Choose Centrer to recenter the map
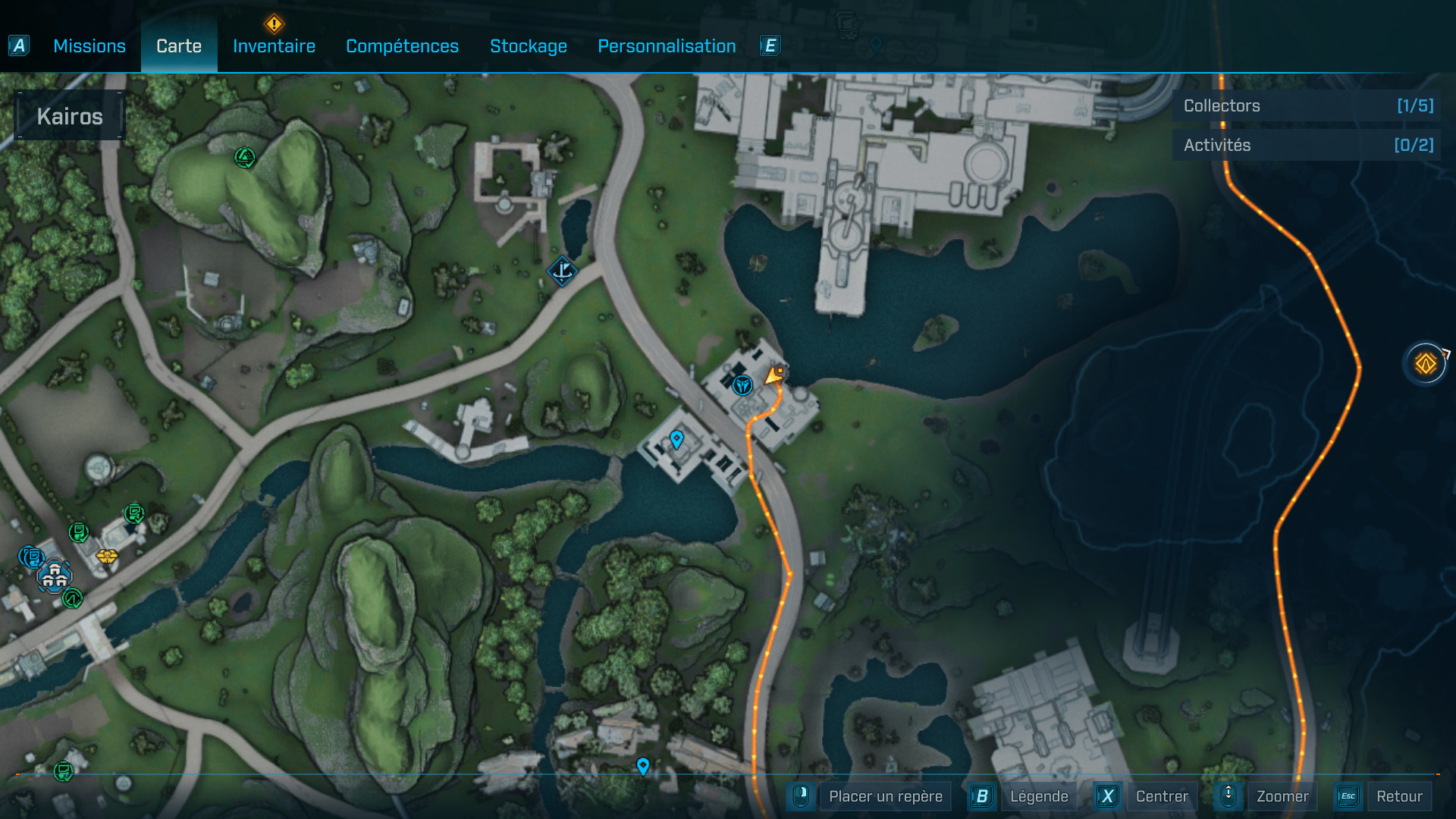Screen dimensions: 1456x819 point(1161,796)
